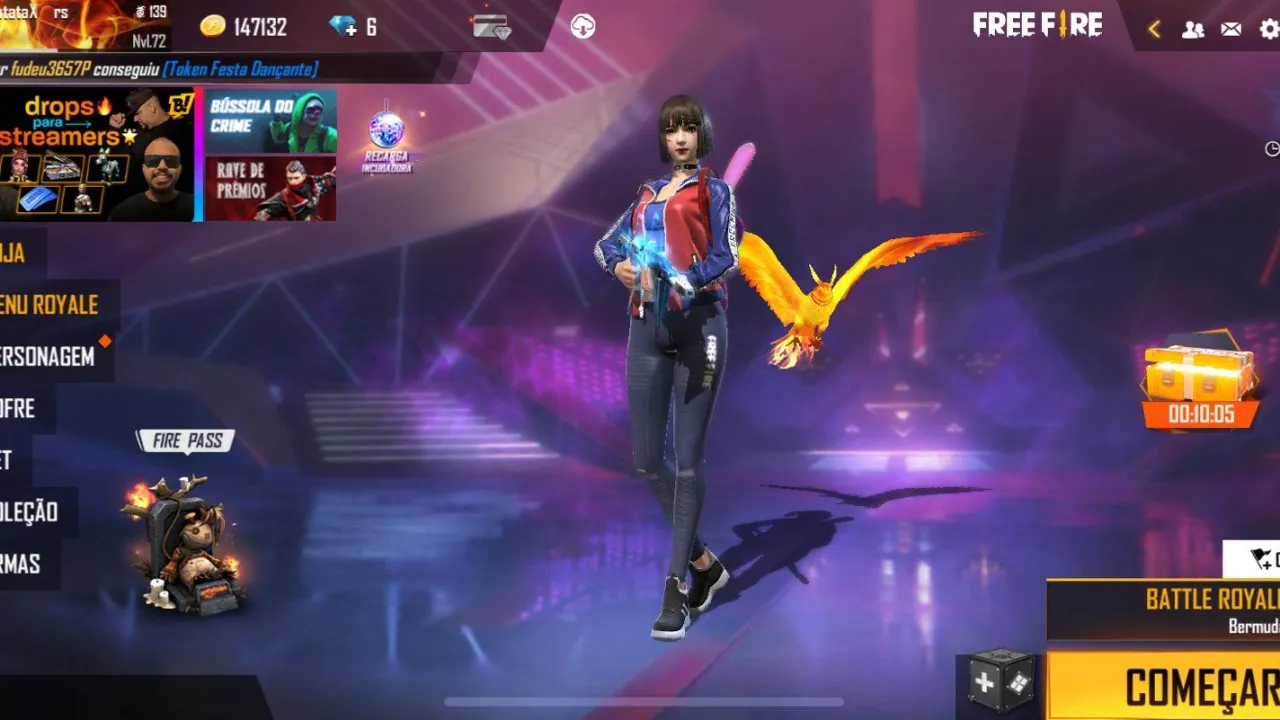Open the PERSONAGEM menu

[45, 357]
